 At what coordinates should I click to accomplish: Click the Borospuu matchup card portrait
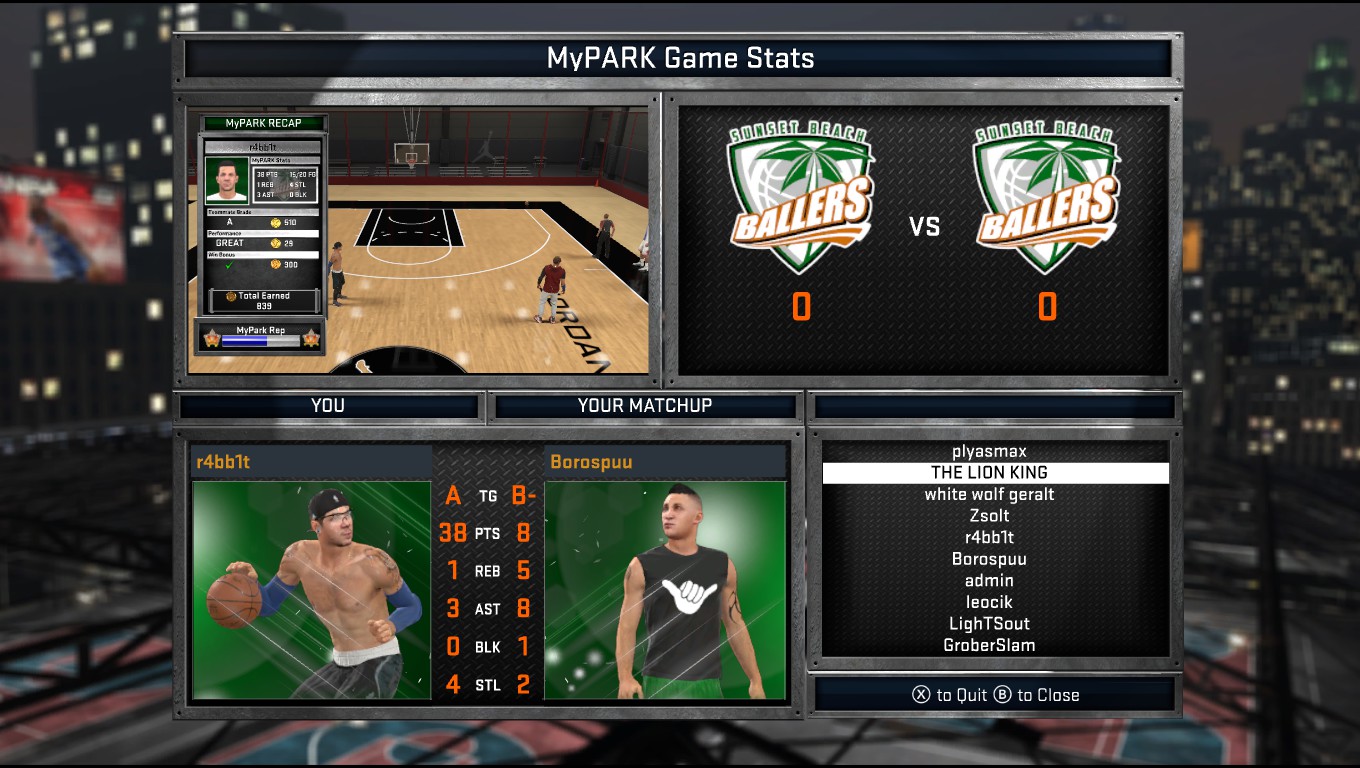point(665,589)
